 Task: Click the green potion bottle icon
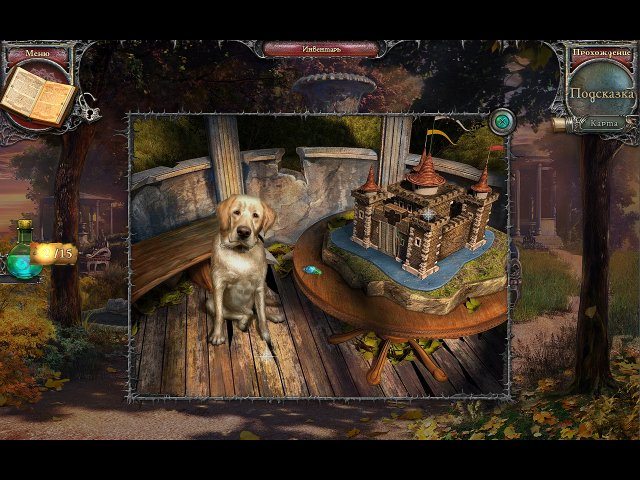[22, 254]
